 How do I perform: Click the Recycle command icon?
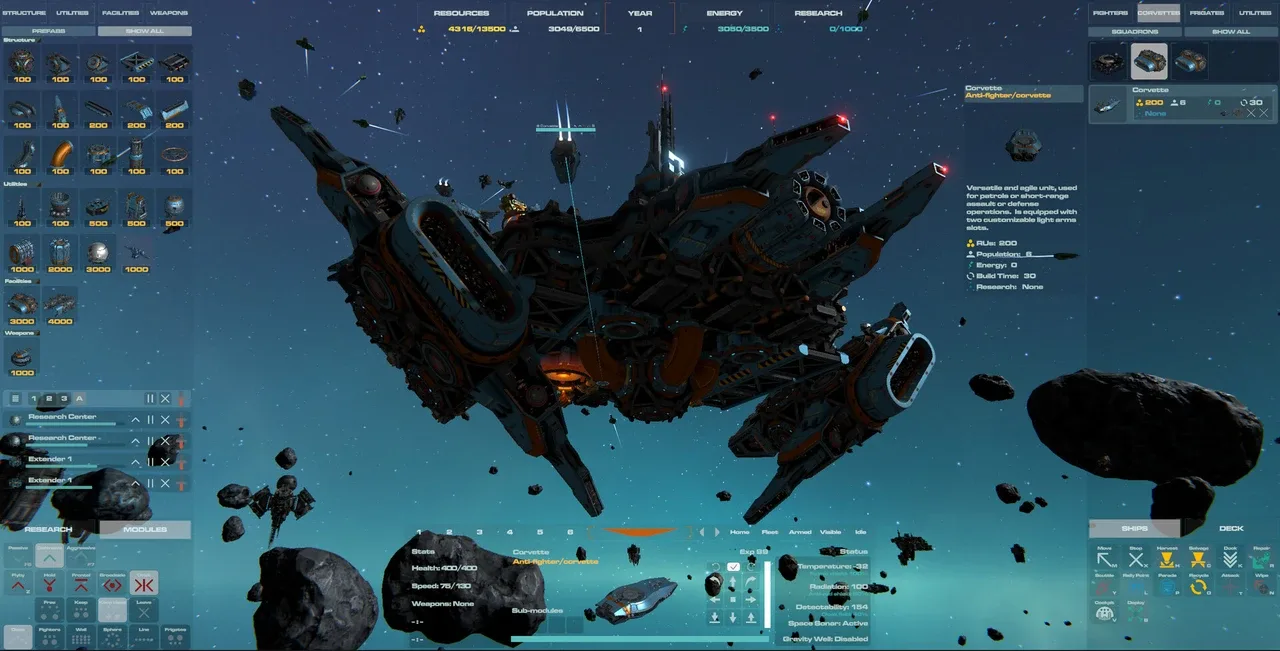[1198, 587]
